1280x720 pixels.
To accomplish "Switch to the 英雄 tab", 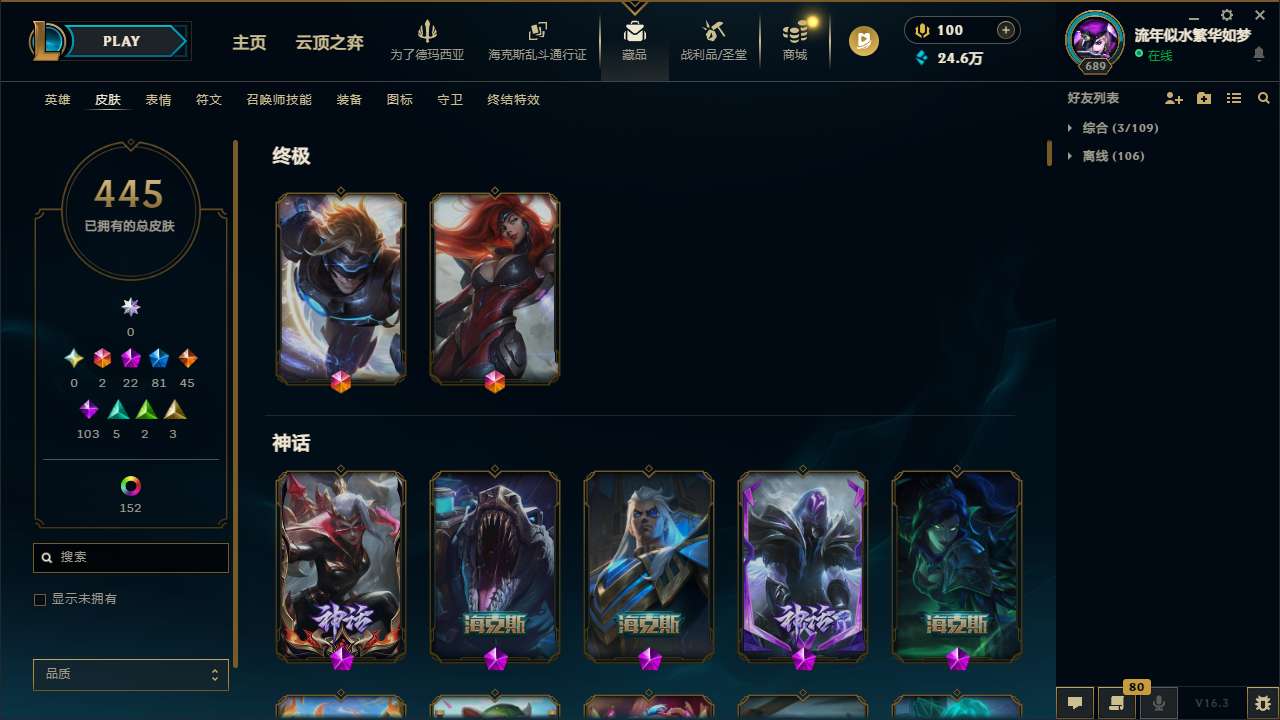I will pos(57,100).
